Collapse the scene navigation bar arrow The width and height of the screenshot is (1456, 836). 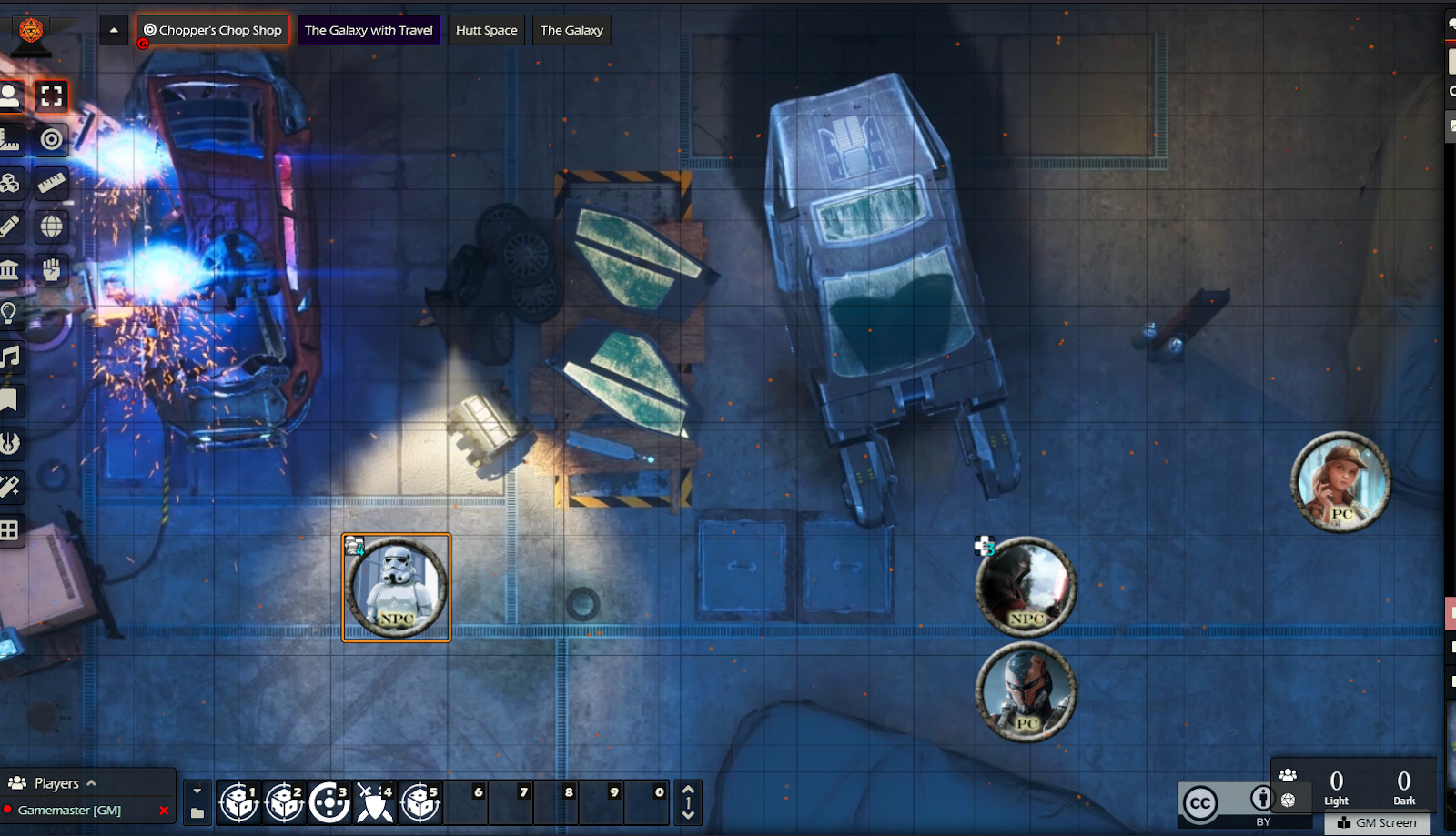click(x=114, y=30)
